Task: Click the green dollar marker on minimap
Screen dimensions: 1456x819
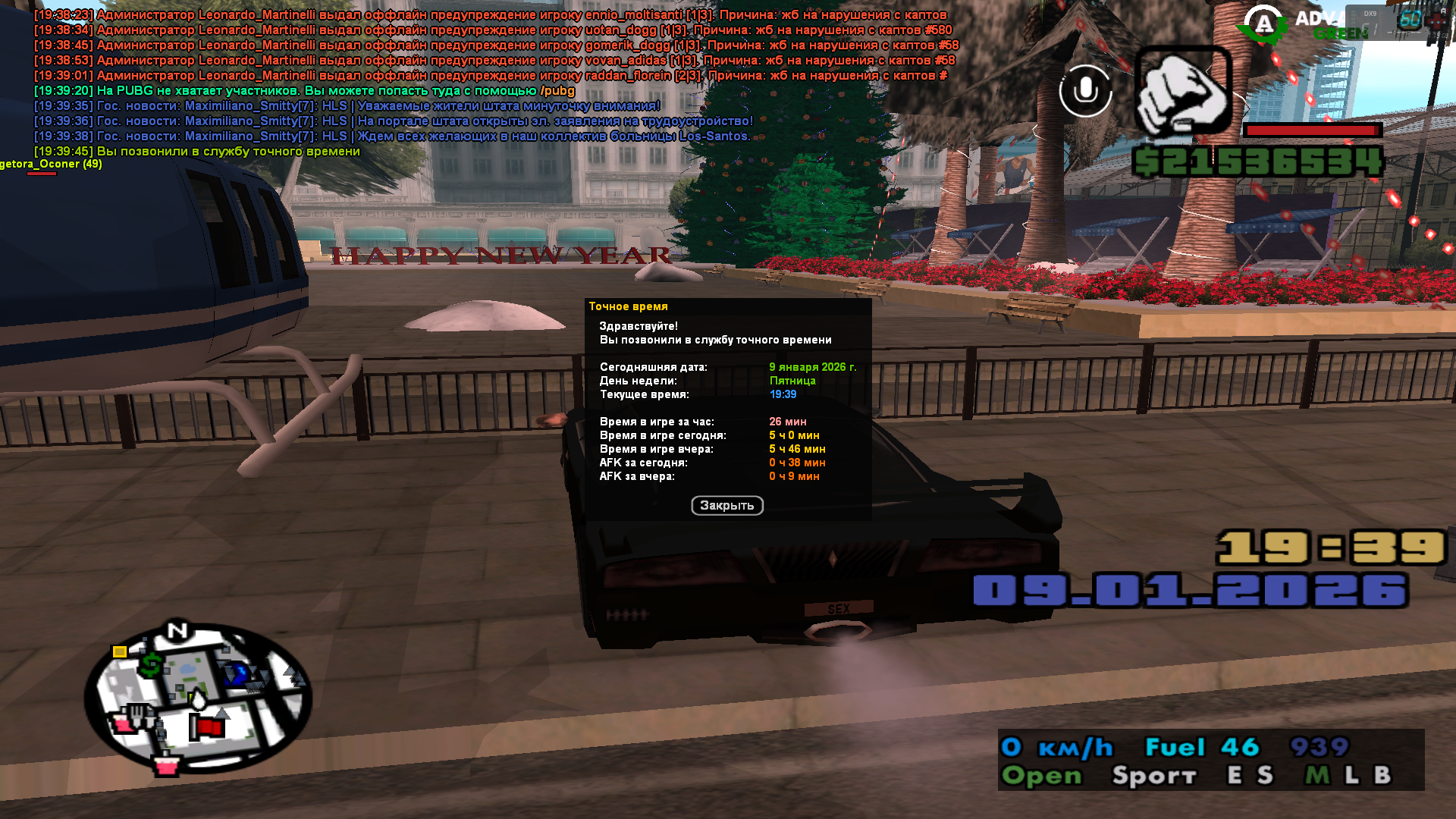Action: (150, 665)
